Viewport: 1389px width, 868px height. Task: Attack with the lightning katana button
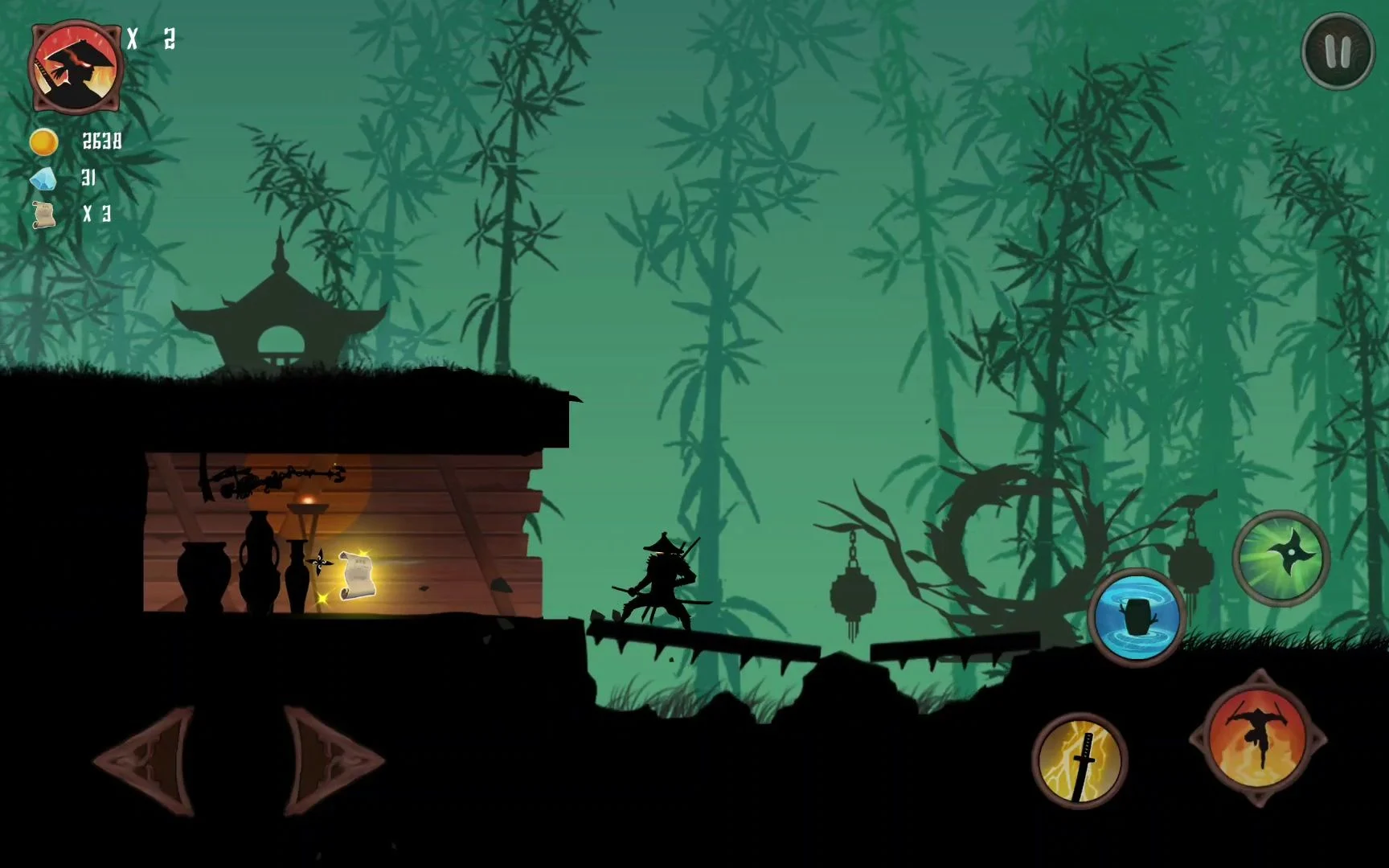coord(1080,759)
